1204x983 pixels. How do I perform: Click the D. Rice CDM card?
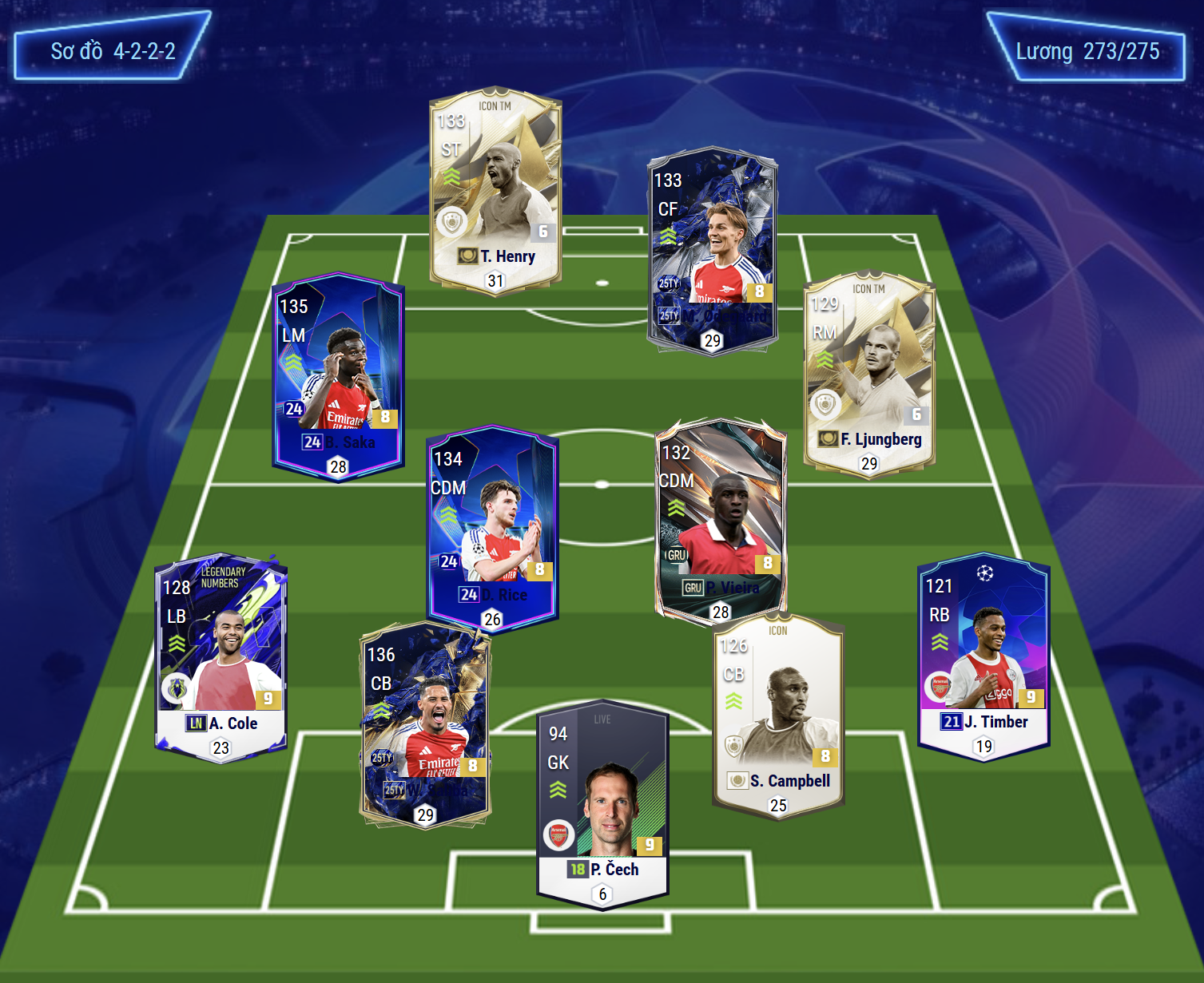[x=492, y=527]
